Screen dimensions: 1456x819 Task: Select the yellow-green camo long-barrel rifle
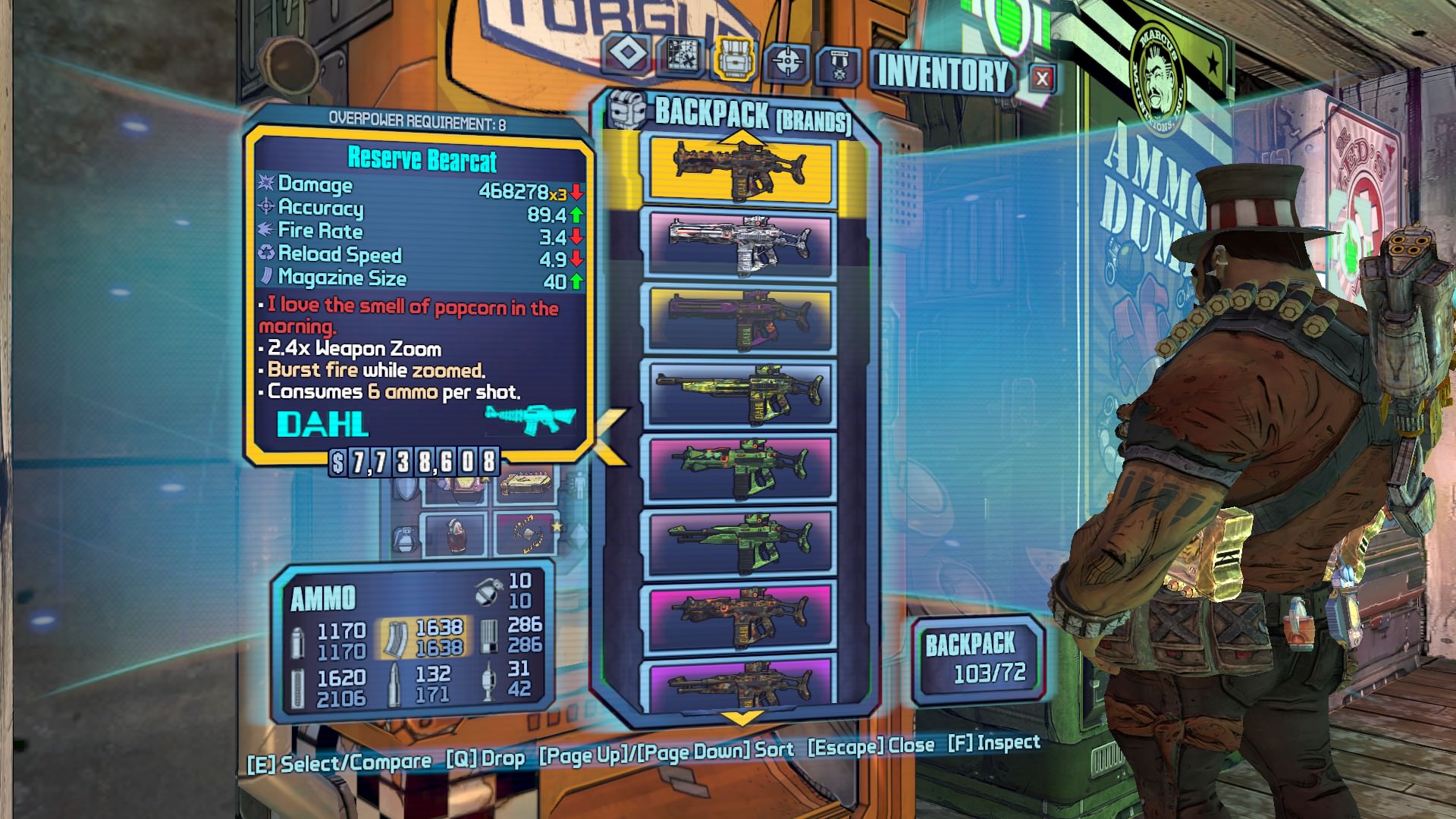pyautogui.click(x=738, y=393)
